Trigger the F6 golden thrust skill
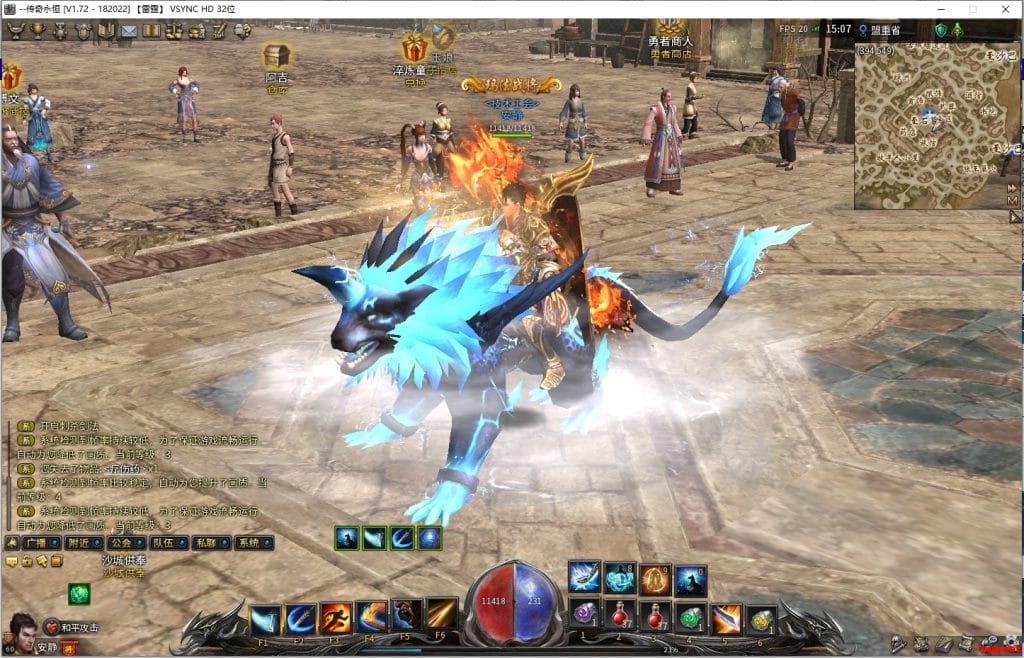This screenshot has width=1024, height=658. [x=441, y=614]
